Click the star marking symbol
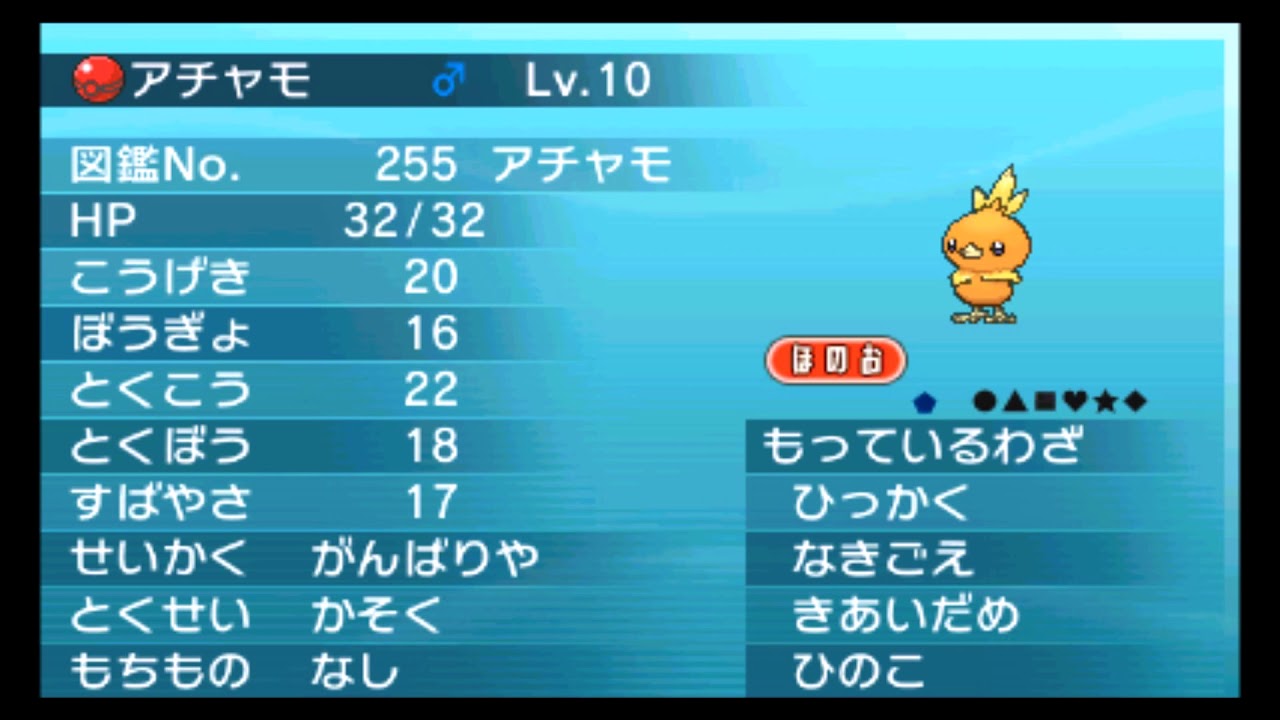Viewport: 1280px width, 720px height. (1104, 401)
